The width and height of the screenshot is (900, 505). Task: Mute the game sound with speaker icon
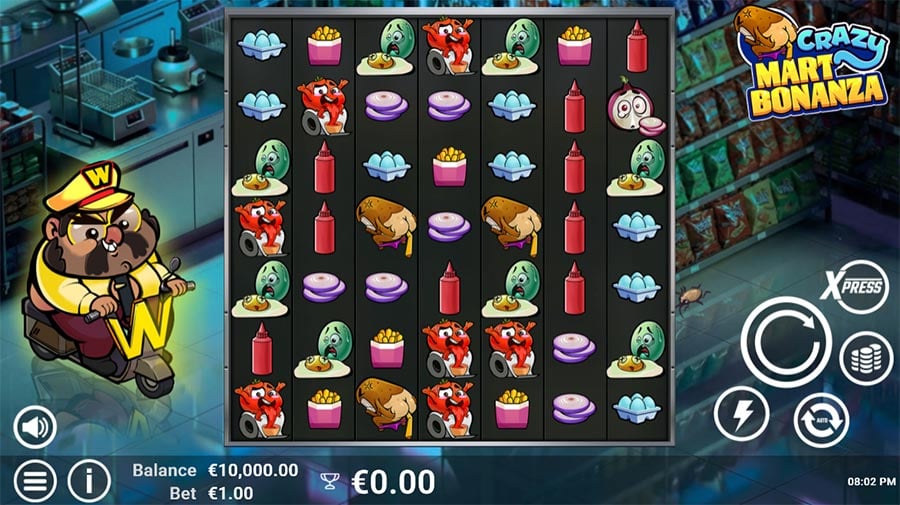pos(35,429)
